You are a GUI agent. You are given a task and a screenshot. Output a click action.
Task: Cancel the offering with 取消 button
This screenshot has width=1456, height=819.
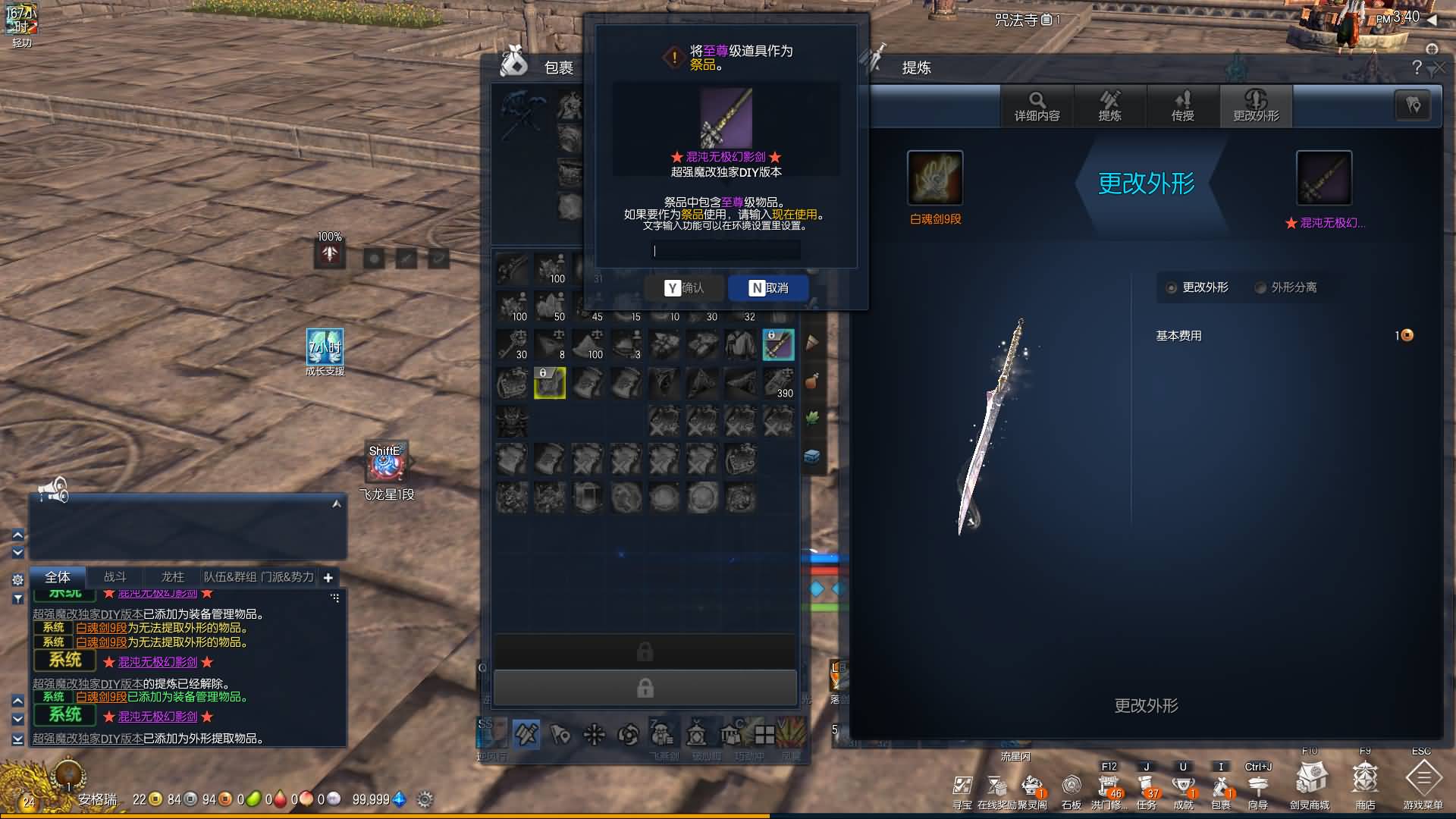[x=768, y=288]
